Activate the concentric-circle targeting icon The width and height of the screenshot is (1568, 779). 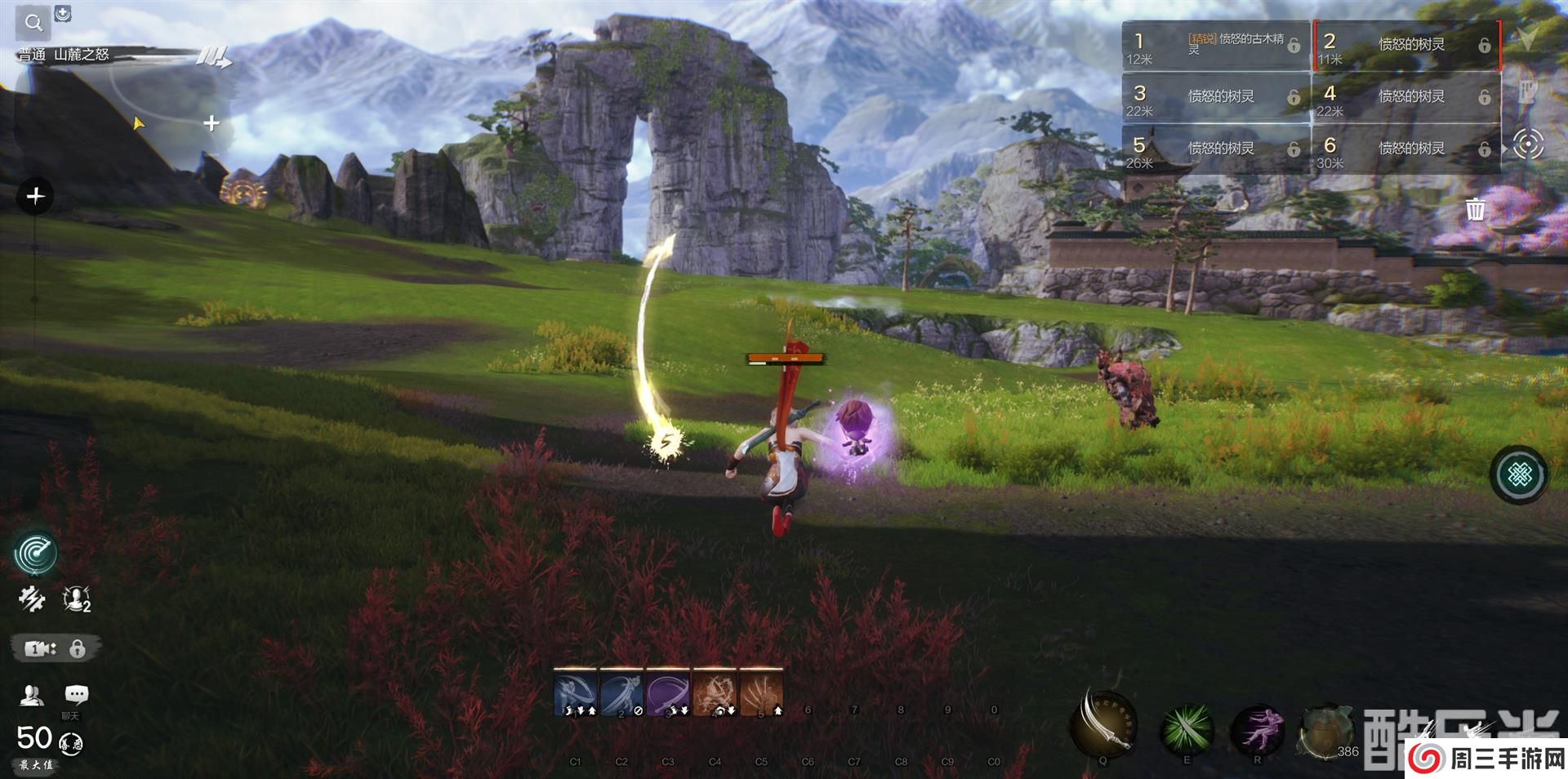point(1528,145)
